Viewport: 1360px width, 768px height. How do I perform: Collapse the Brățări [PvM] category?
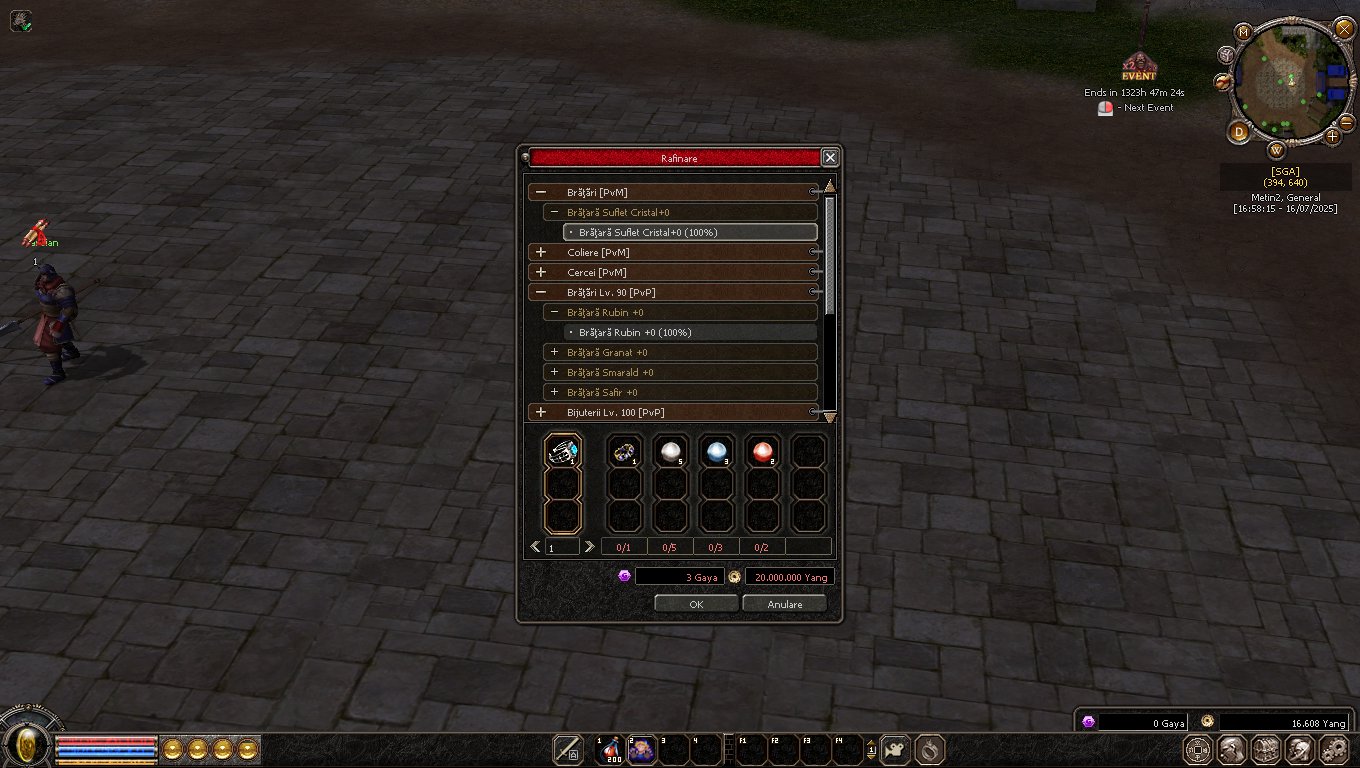coord(541,192)
